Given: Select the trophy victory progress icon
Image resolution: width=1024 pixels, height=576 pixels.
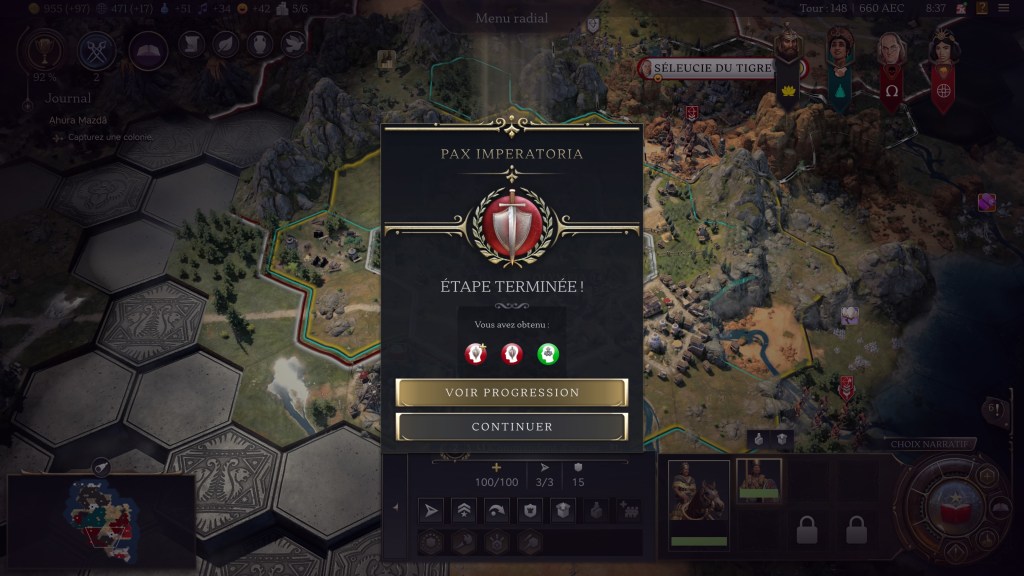Looking at the screenshot, I should pos(46,48).
